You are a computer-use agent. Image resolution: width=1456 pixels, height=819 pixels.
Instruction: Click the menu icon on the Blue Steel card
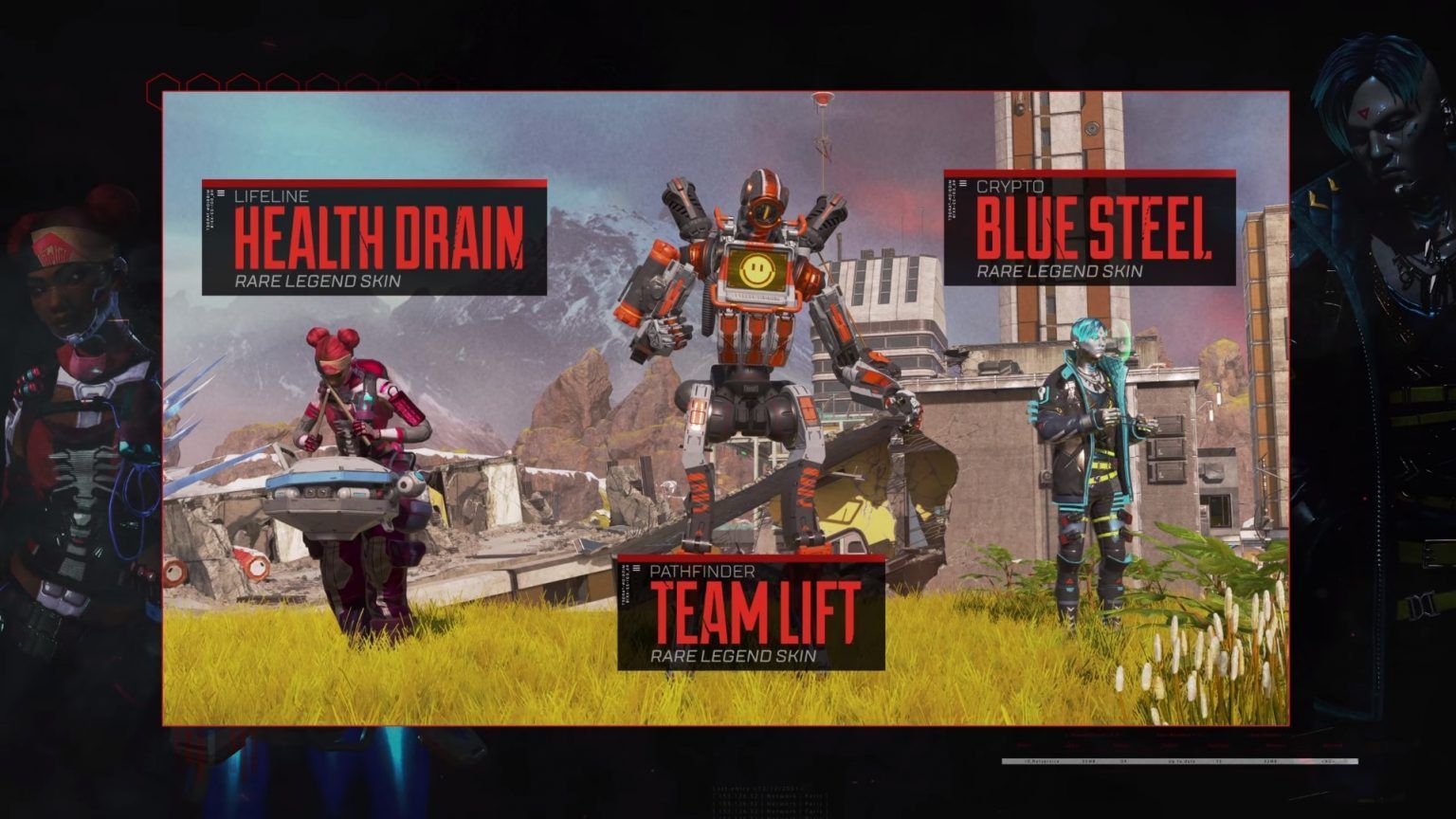(963, 184)
